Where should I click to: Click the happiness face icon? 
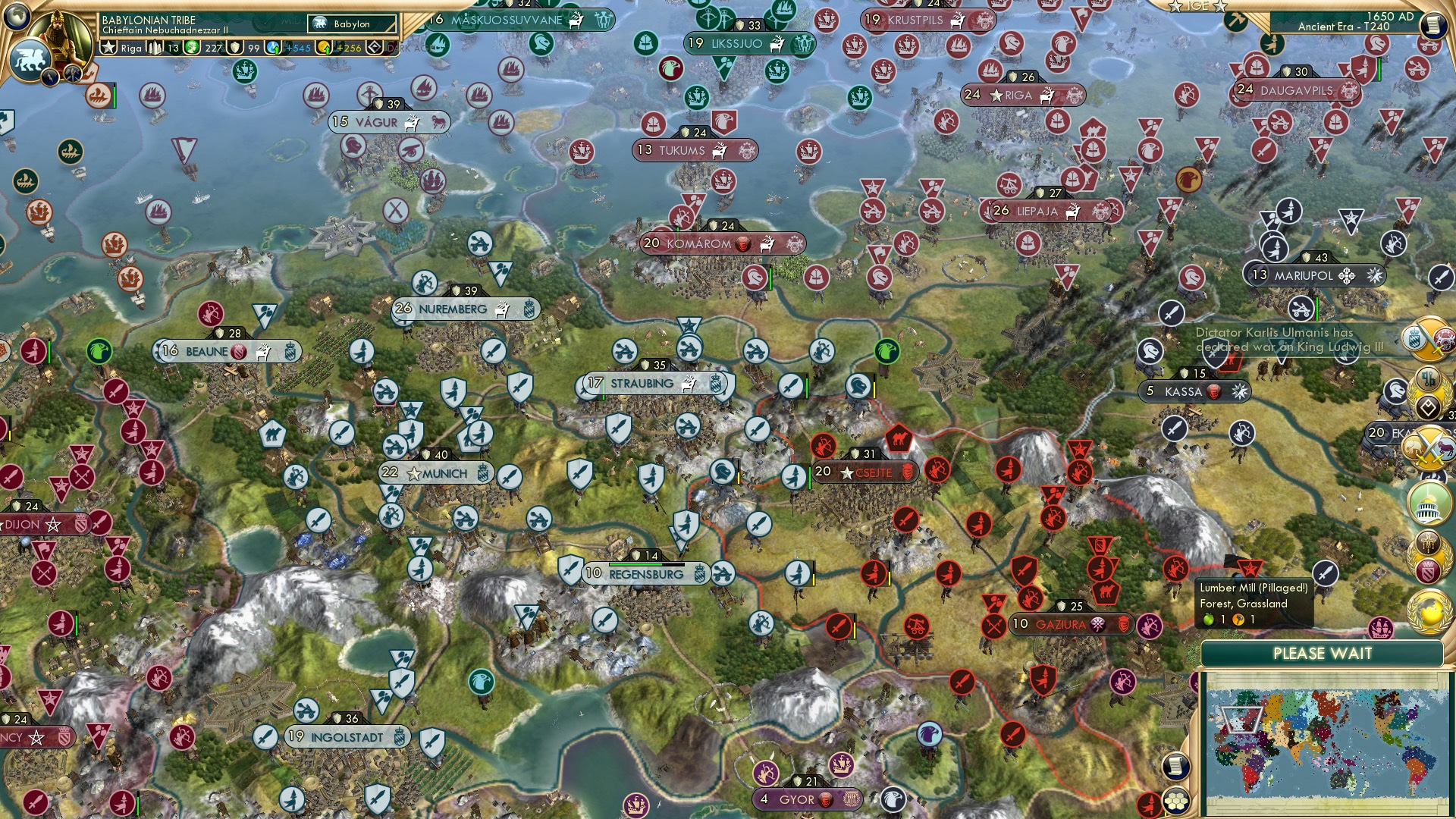click(x=191, y=48)
